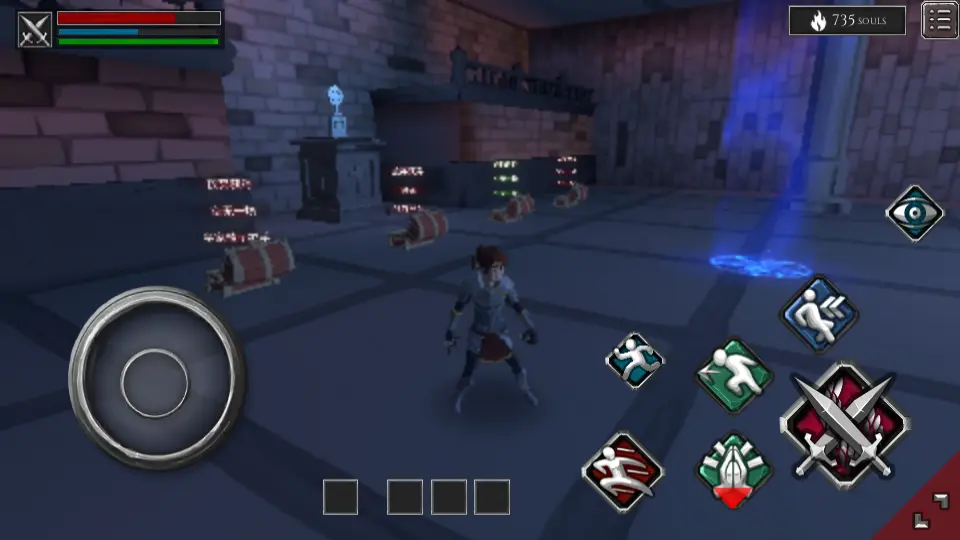This screenshot has width=960, height=540.
Task: Click the virtual joystick center knob
Action: pos(155,381)
